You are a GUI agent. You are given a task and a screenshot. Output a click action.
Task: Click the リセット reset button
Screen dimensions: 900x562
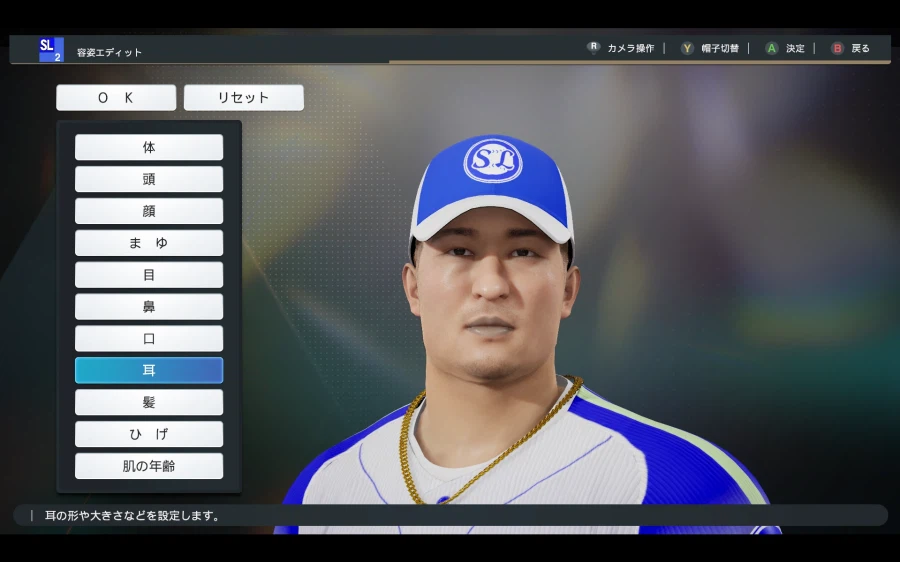[x=244, y=98]
